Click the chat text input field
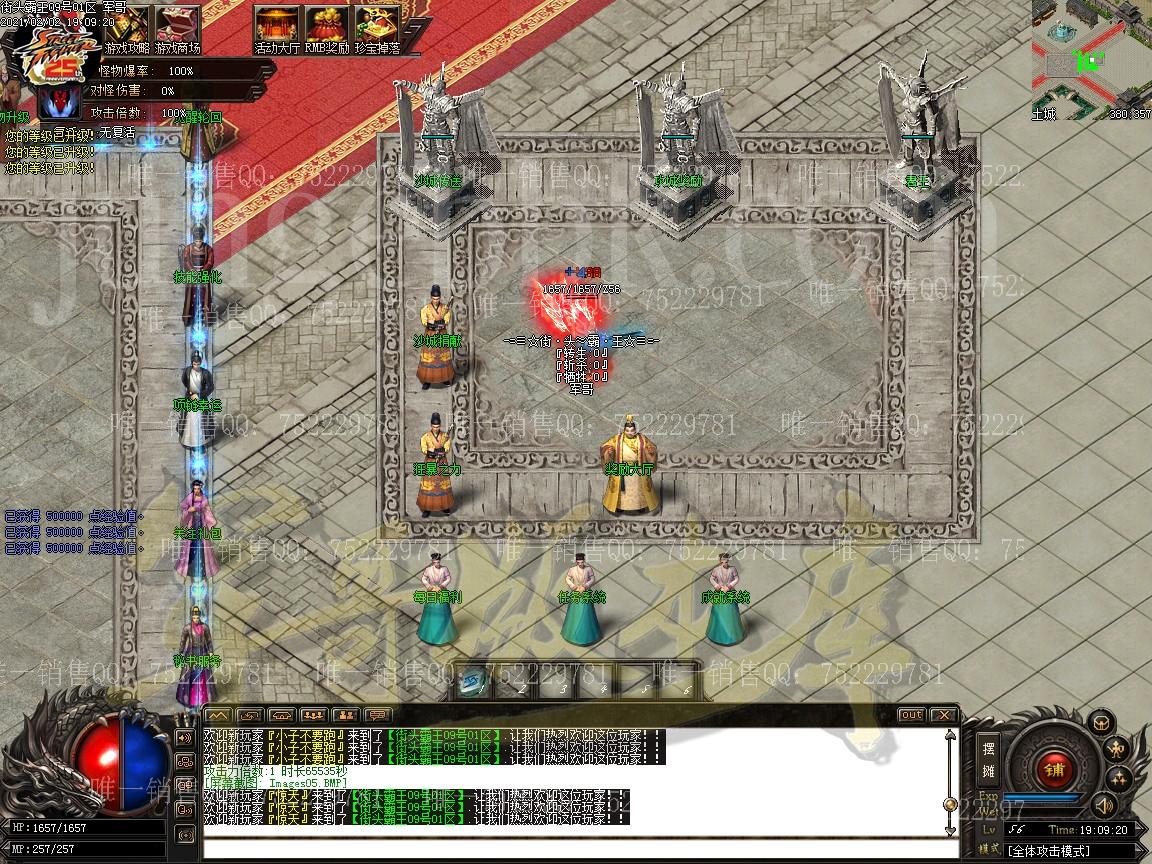This screenshot has height=864, width=1152. (x=575, y=848)
